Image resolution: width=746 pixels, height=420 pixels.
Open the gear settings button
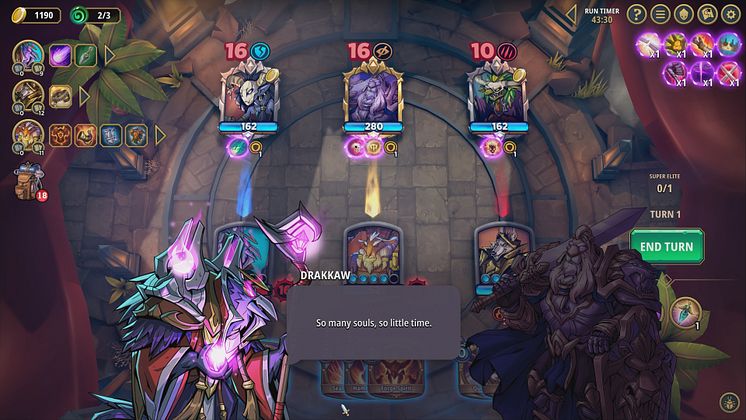pyautogui.click(x=732, y=14)
